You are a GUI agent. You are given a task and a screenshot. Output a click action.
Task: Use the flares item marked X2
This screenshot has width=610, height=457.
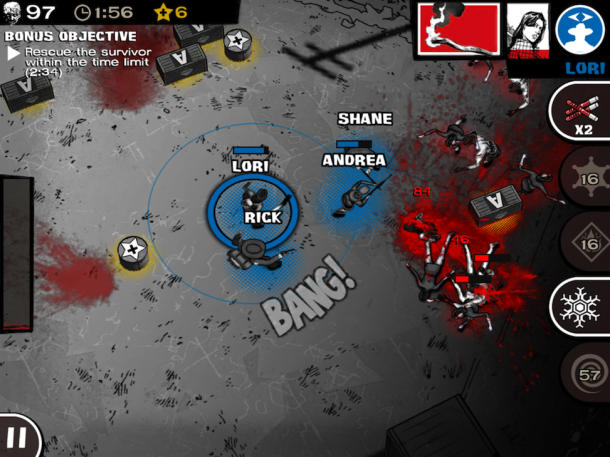(x=582, y=112)
